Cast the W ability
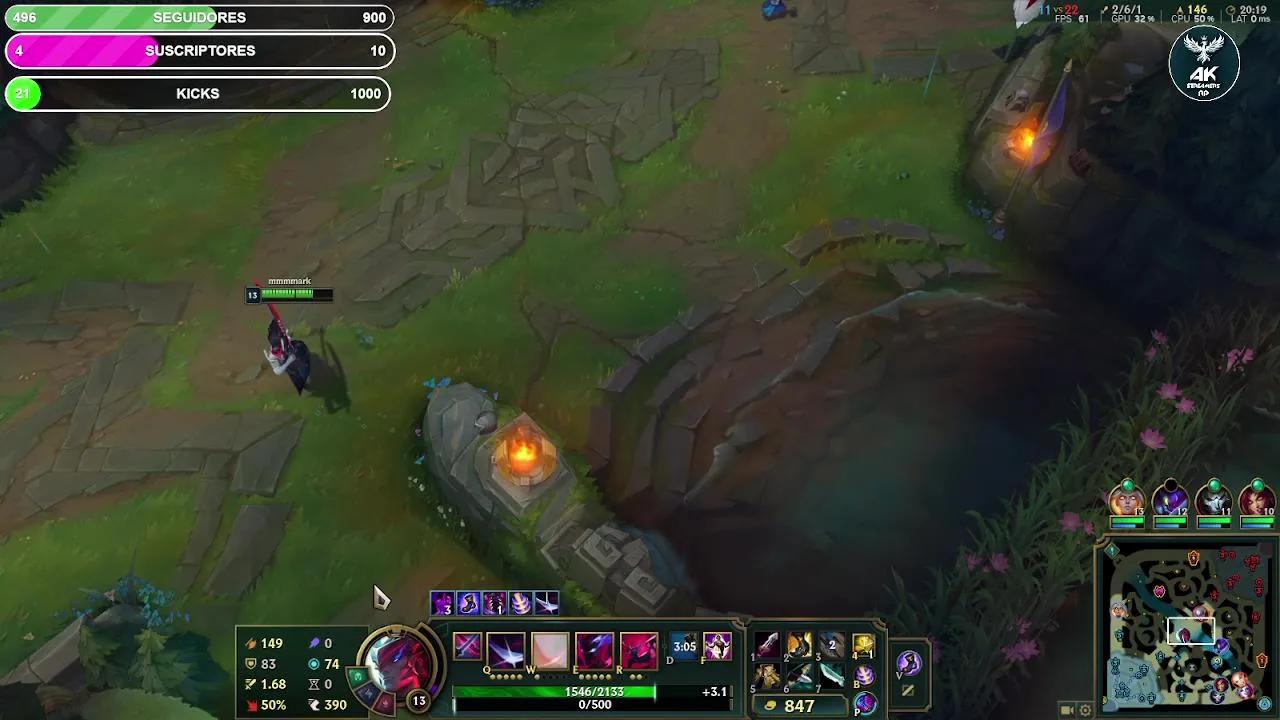This screenshot has width=1280, height=720. click(x=549, y=648)
